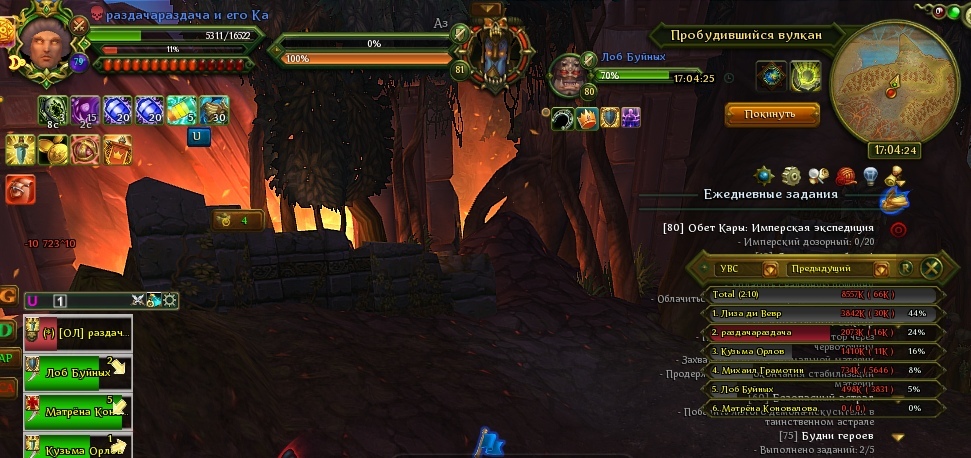Select the party leader [ОЛ] раздач... frame
The image size is (971, 458).
(x=77, y=333)
